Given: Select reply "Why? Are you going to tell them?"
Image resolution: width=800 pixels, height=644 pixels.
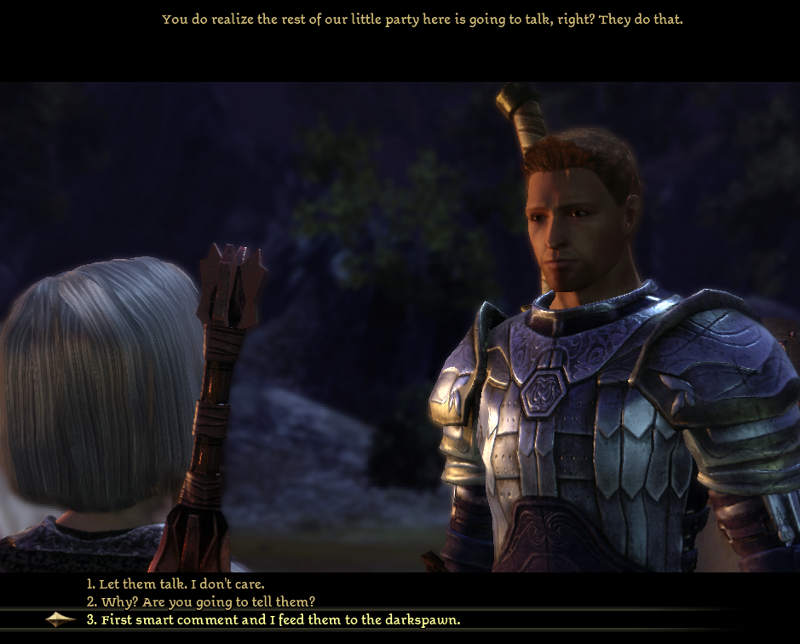Looking at the screenshot, I should [200, 601].
